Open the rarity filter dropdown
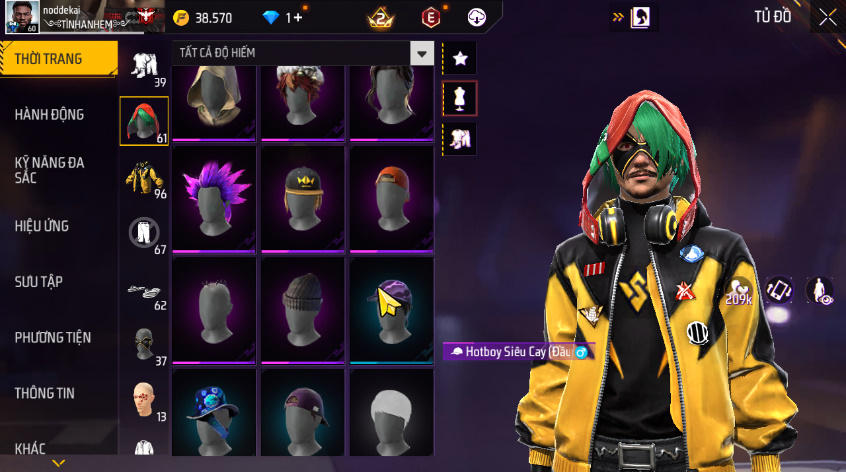 click(423, 54)
